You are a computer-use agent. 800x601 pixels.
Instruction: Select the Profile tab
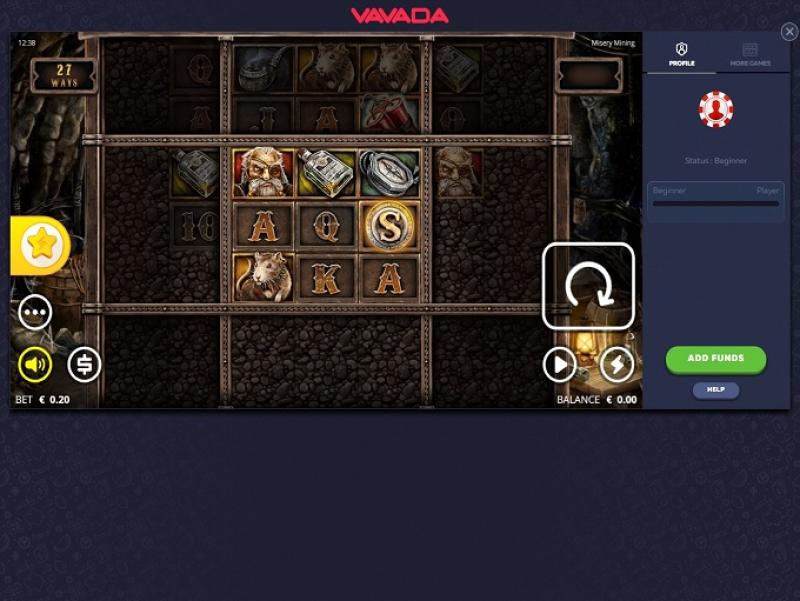pos(682,54)
